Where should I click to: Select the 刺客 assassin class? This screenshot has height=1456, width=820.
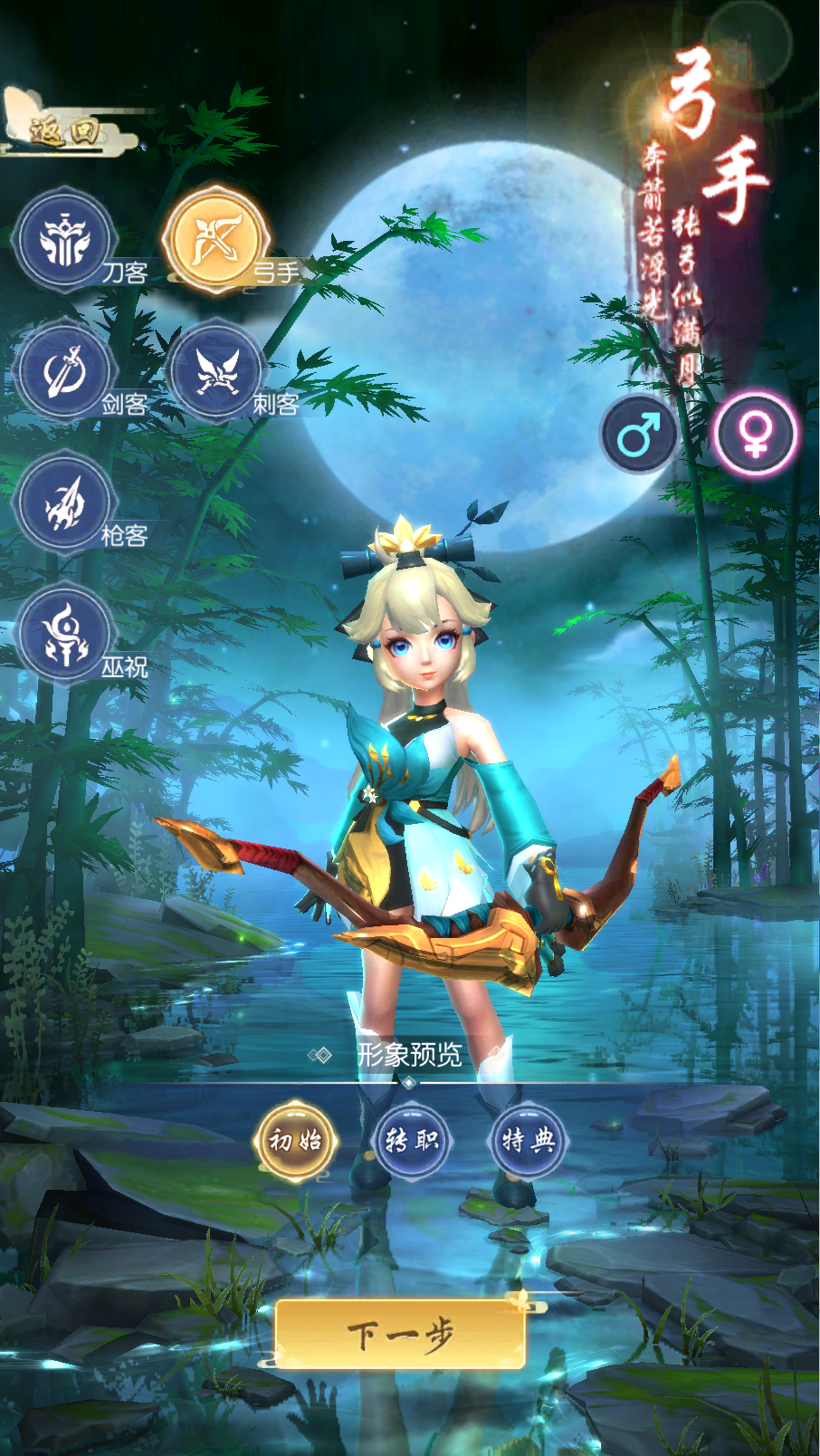(x=215, y=371)
